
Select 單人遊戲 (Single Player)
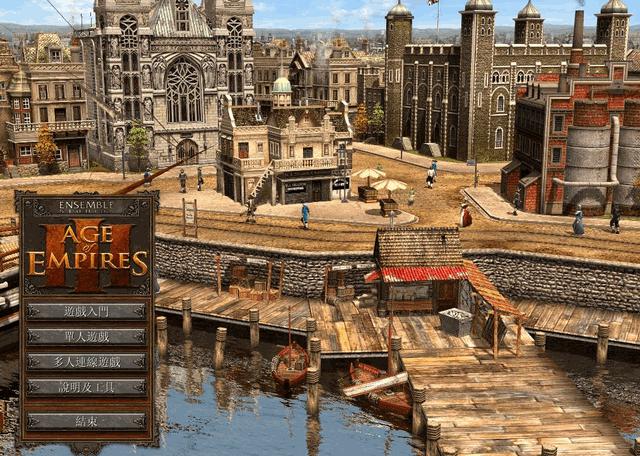tap(87, 336)
